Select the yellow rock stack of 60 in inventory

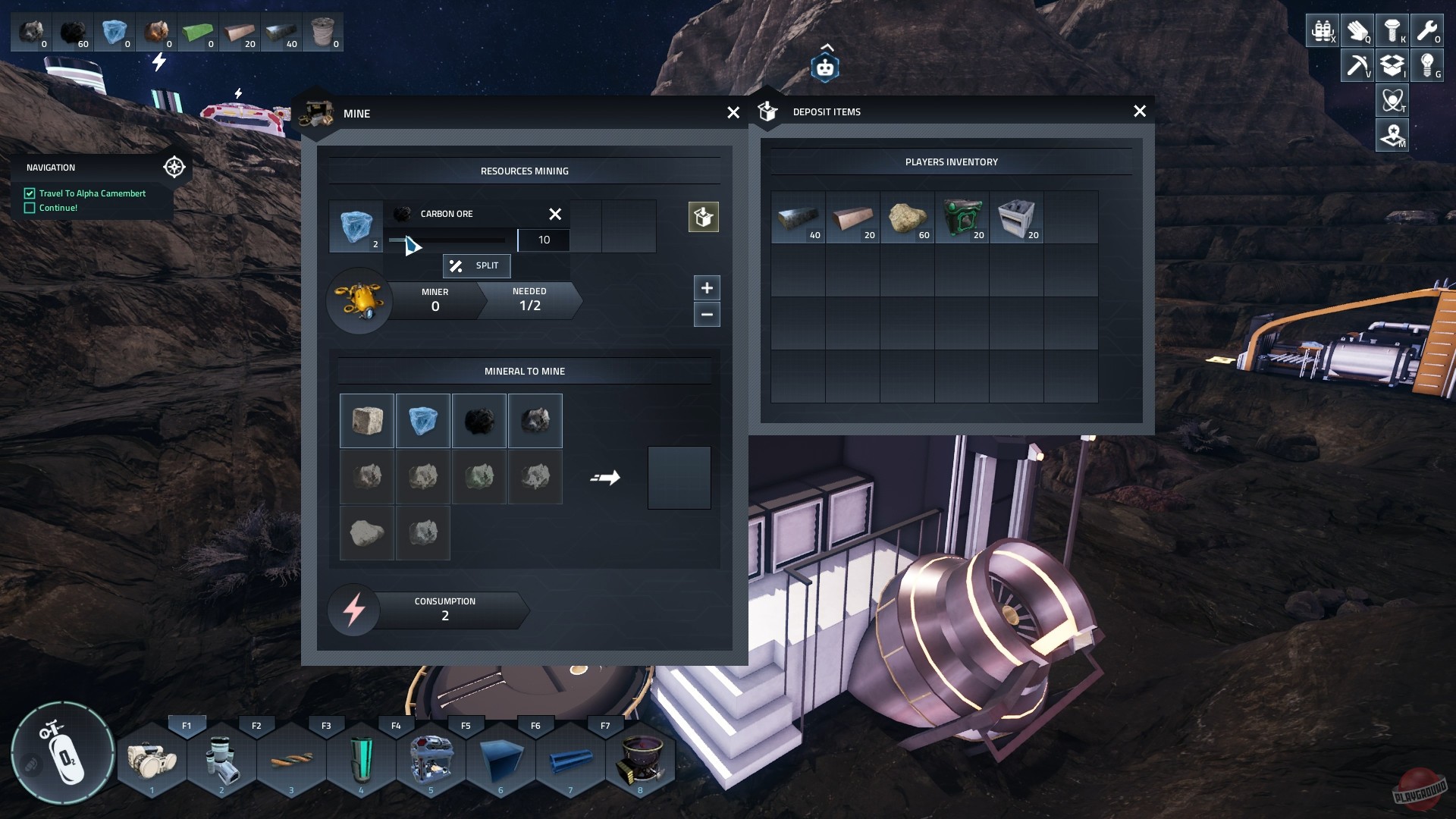pos(907,218)
